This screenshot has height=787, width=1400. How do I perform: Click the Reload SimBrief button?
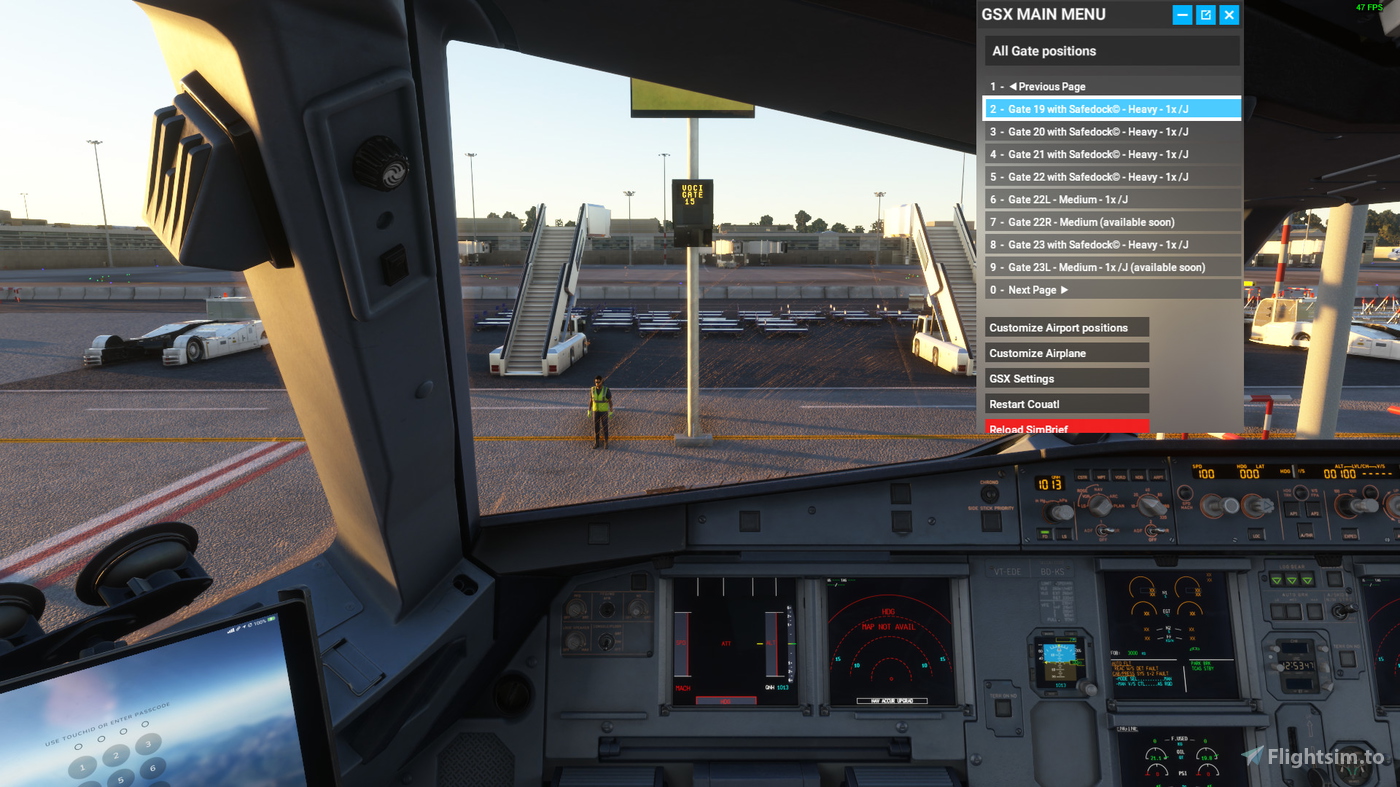(1066, 428)
